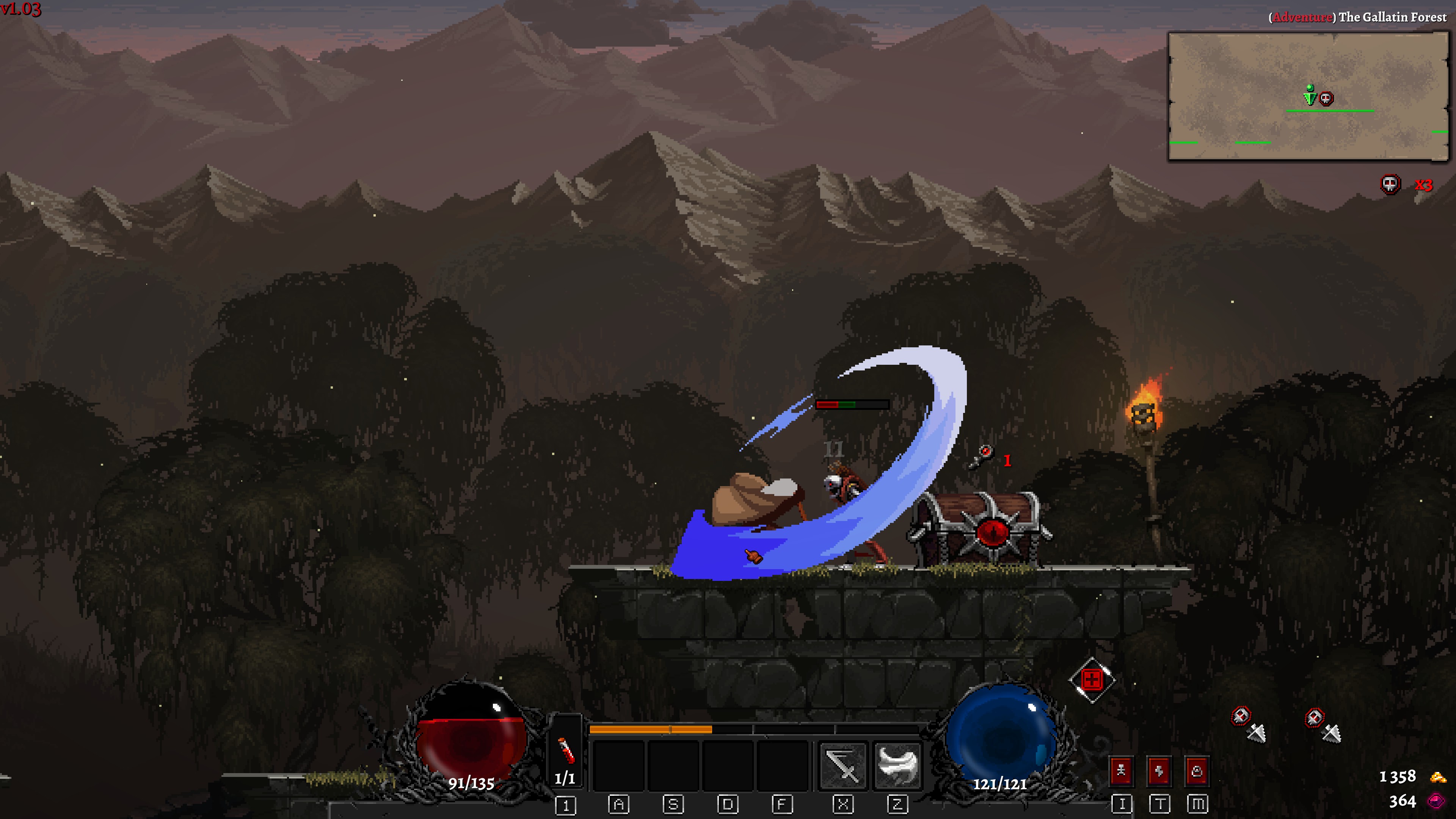The width and height of the screenshot is (1456, 819).
Task: Open the parchment minimap
Action: tap(1307, 96)
